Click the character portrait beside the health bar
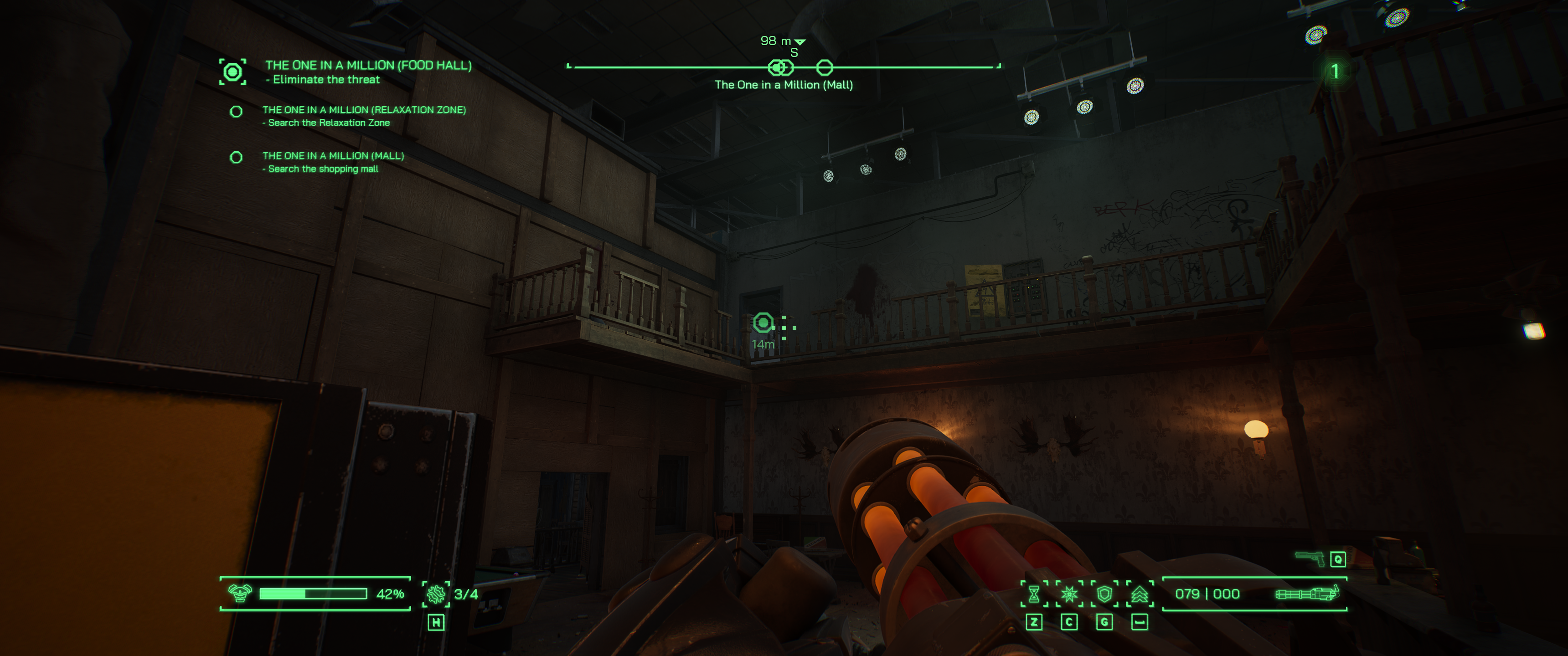 coord(241,593)
